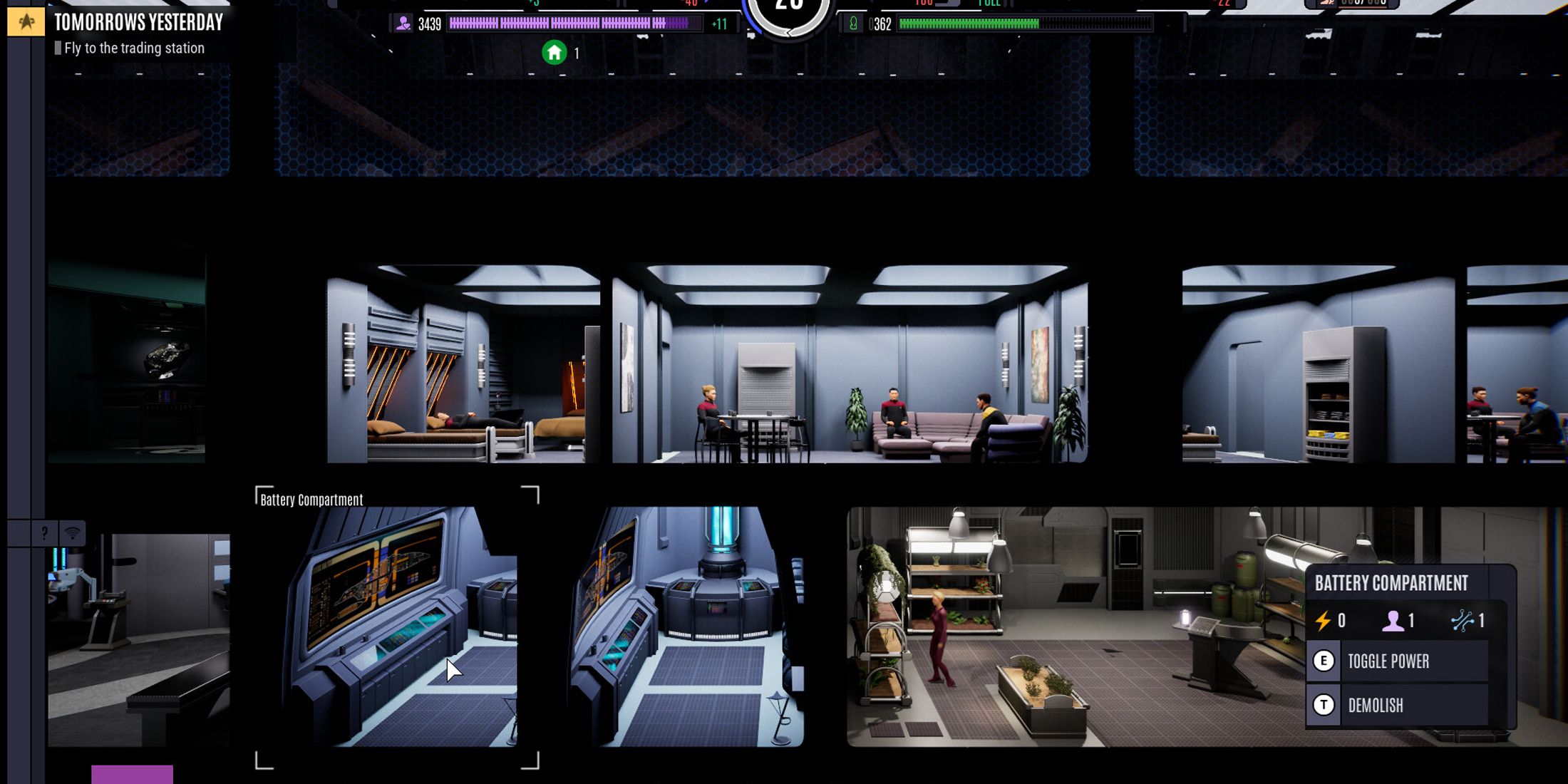1568x784 pixels.
Task: Click the question mark help menu in sidebar
Action: tap(44, 531)
